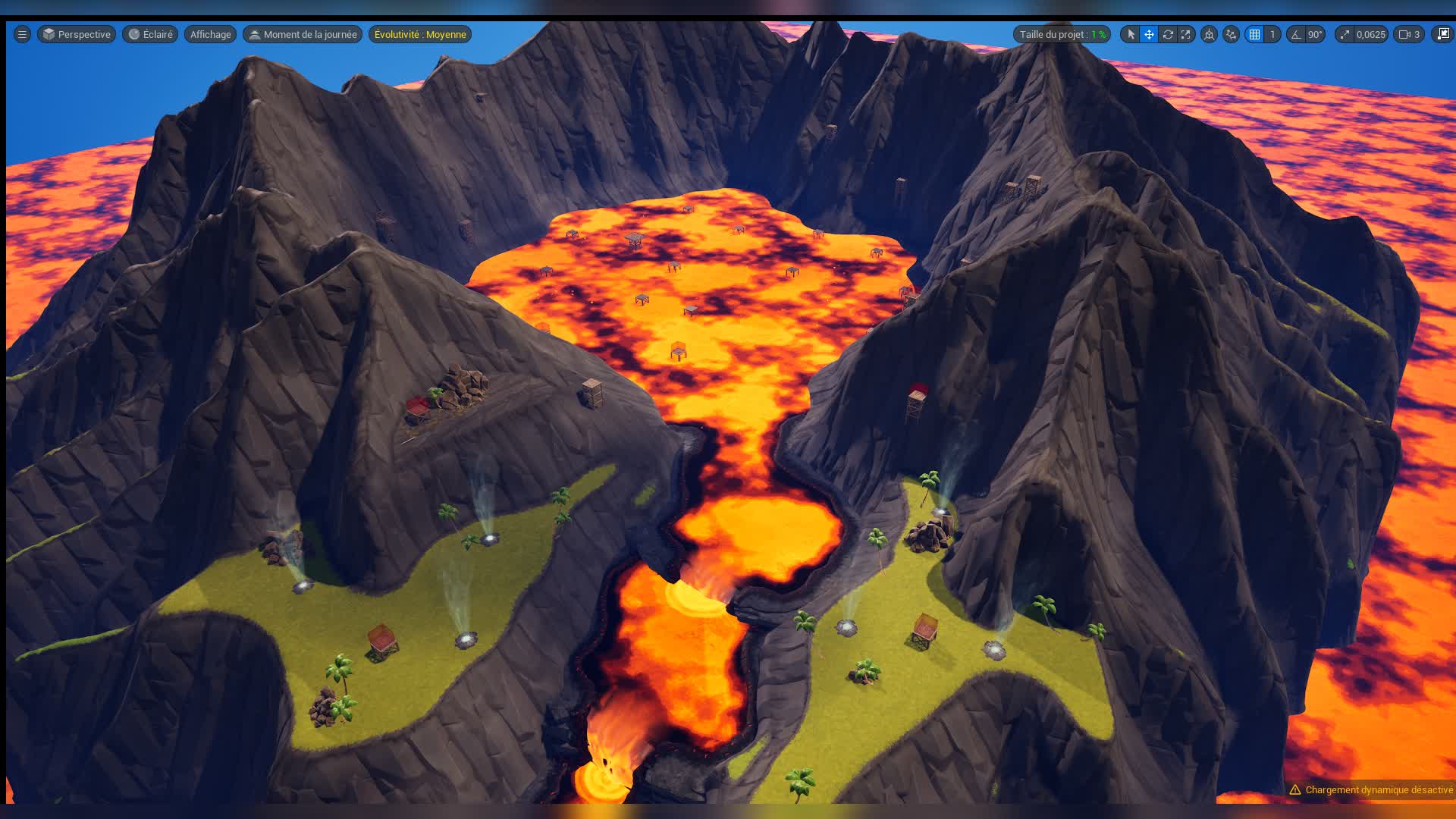Click the grid snap size value 1
This screenshot has height=819, width=1456.
click(1272, 34)
